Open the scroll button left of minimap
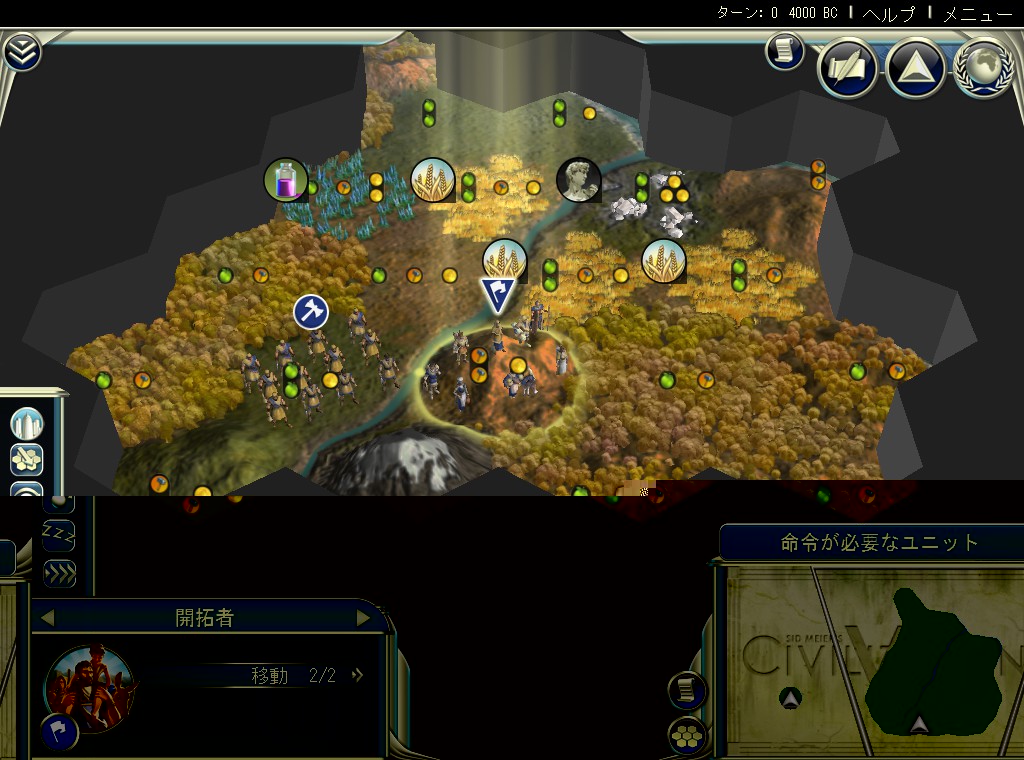This screenshot has height=760, width=1024. coord(687,689)
